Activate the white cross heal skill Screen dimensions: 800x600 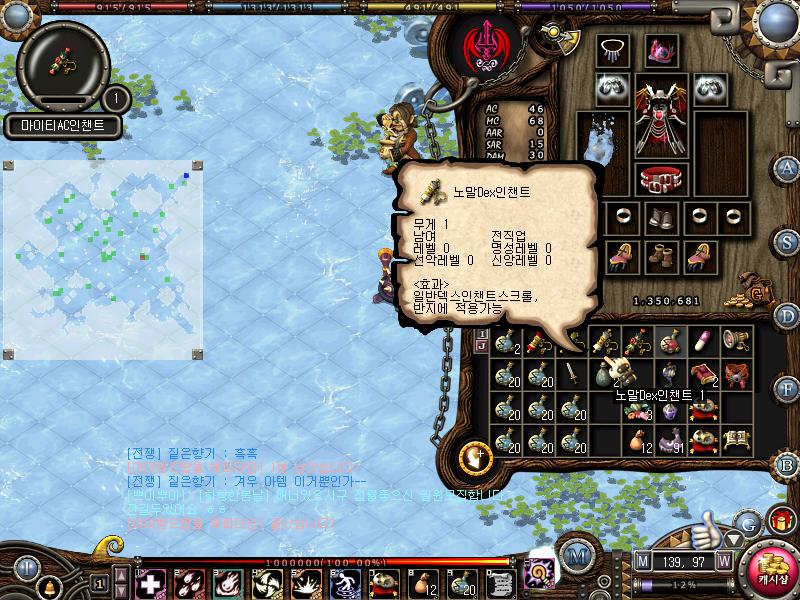tap(150, 582)
